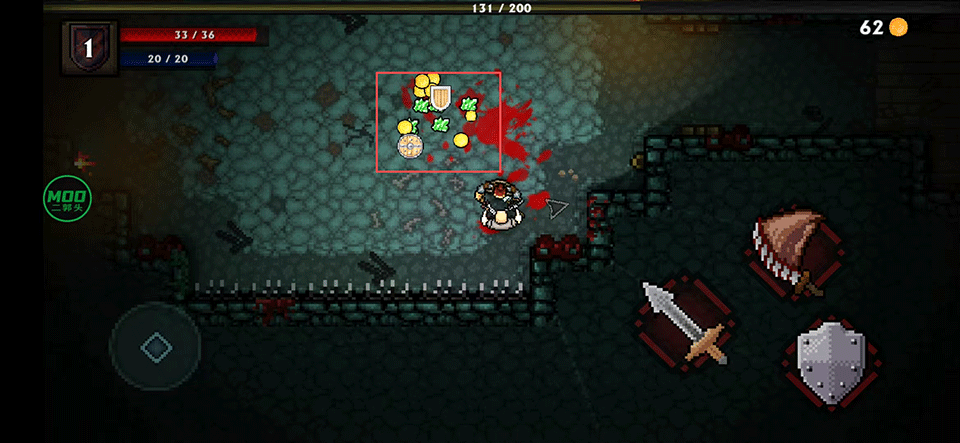Screen dimensions: 960x443
Task: Click the level 1 shield badge
Action: [x=89, y=48]
